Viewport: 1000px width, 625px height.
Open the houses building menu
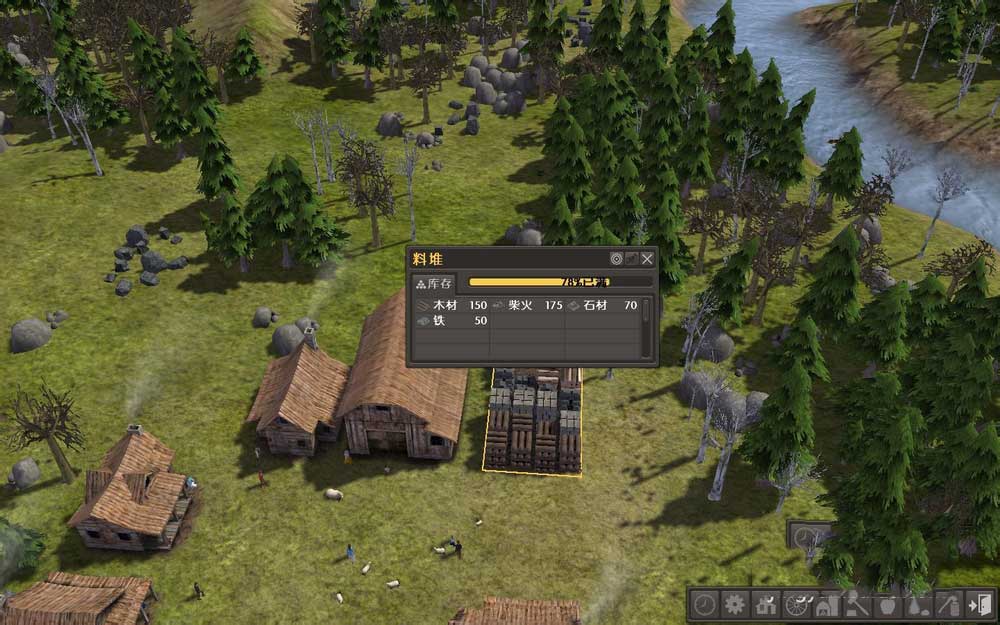click(767, 604)
